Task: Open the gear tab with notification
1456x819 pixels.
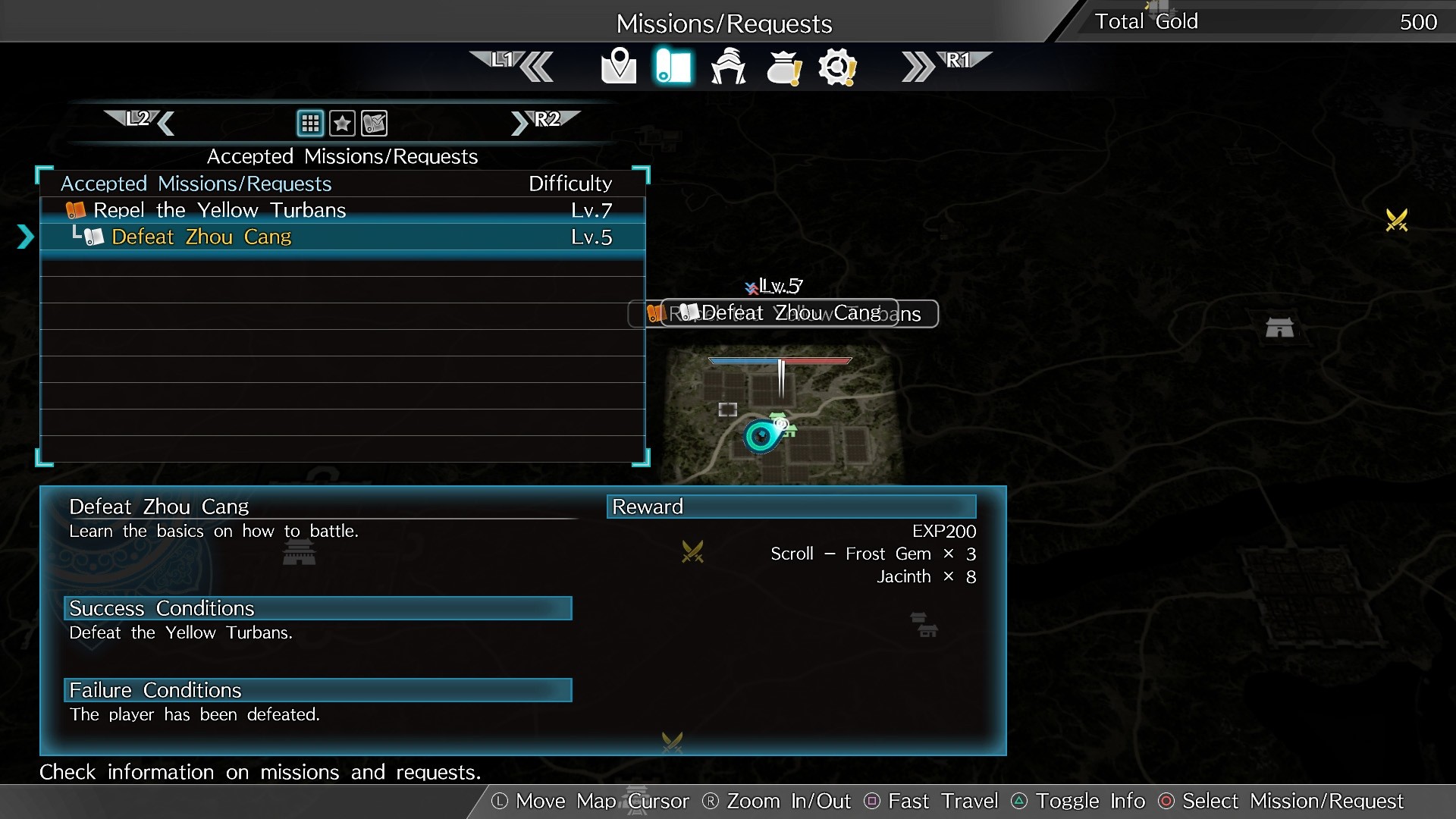Action: click(837, 67)
